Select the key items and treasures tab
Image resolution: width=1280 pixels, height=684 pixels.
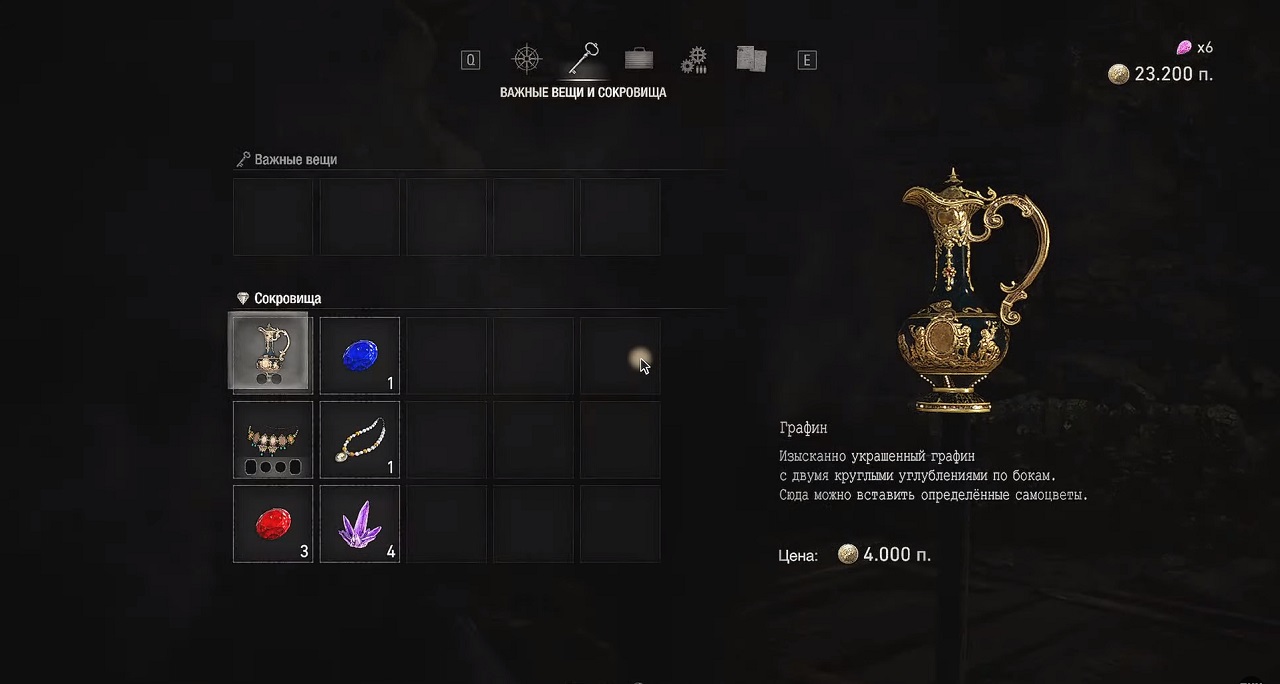[x=582, y=59]
